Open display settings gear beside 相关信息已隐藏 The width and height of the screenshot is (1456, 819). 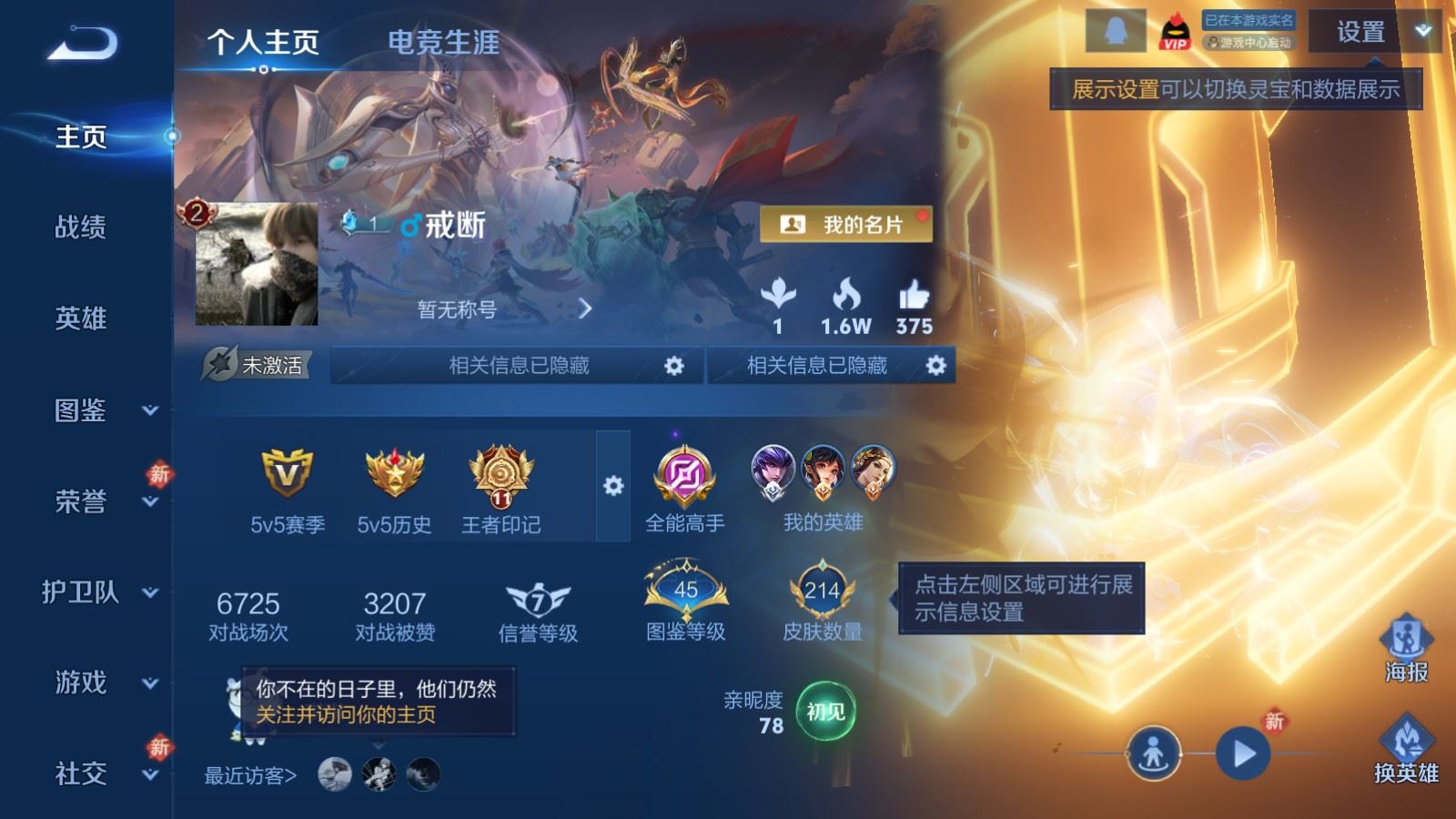coord(674,364)
